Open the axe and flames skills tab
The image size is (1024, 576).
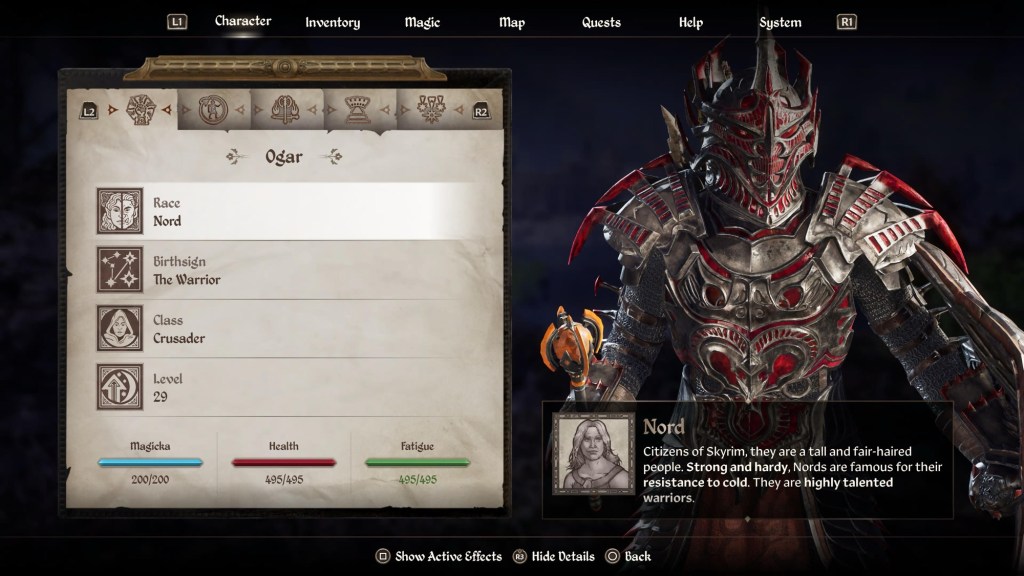pyautogui.click(x=285, y=109)
